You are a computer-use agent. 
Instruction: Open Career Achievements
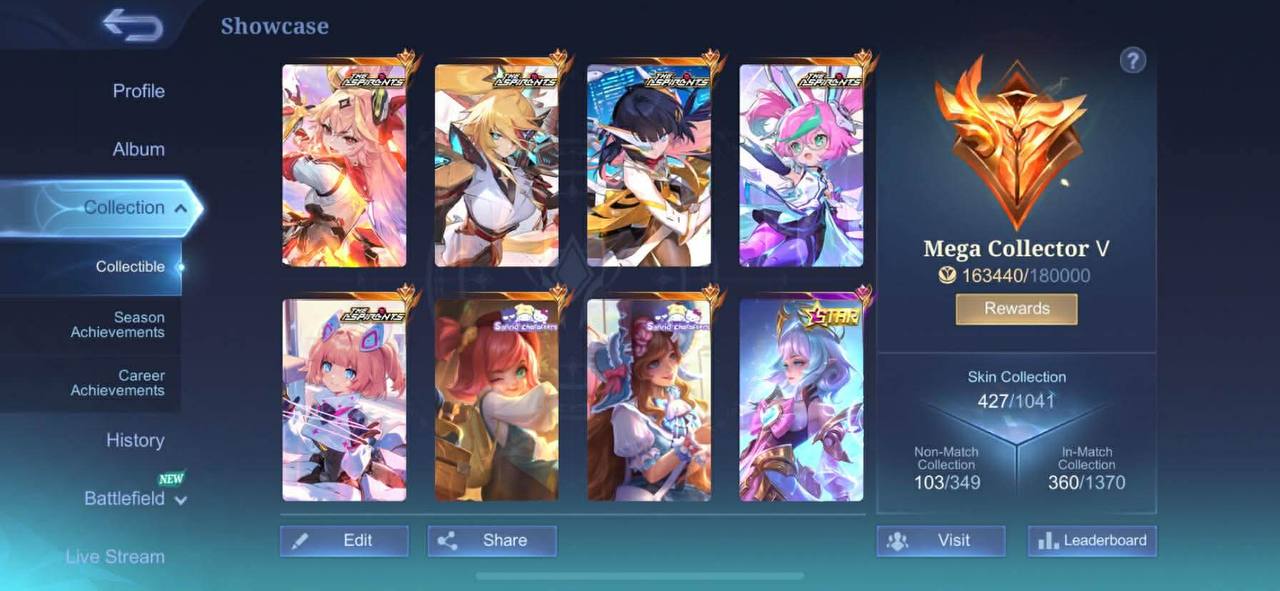pos(117,383)
